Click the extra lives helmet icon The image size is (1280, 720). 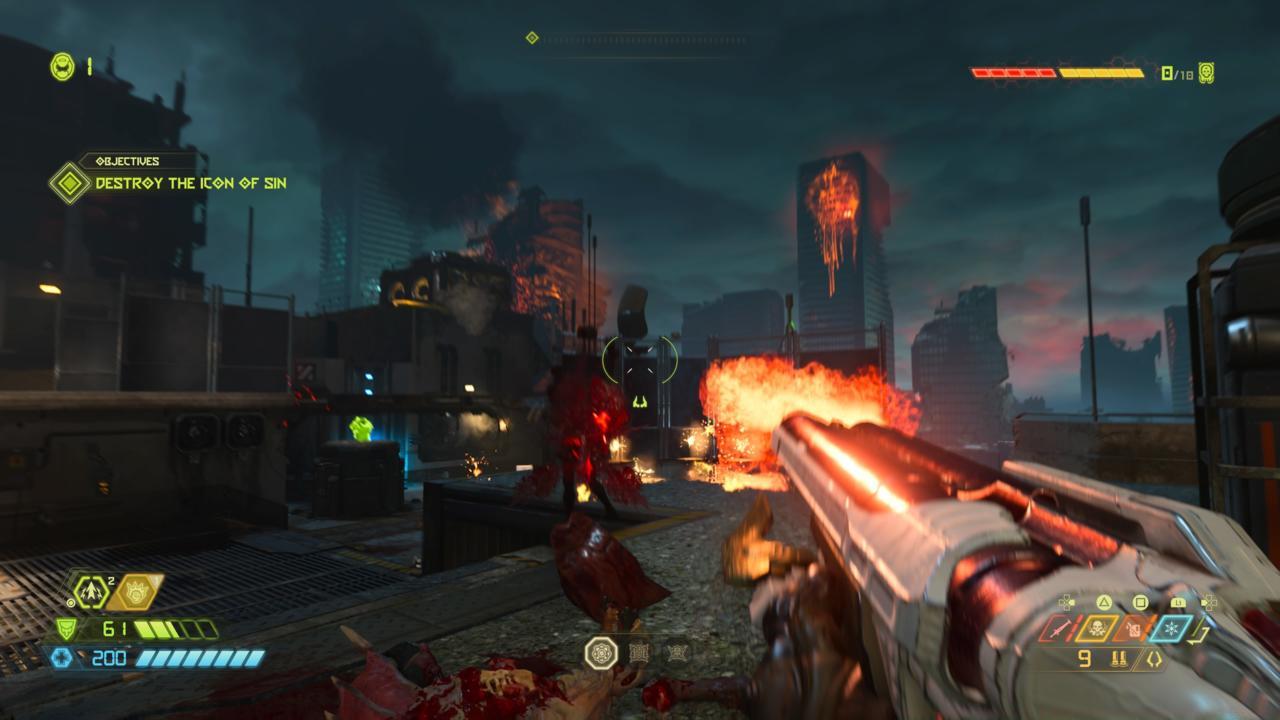[x=62, y=67]
